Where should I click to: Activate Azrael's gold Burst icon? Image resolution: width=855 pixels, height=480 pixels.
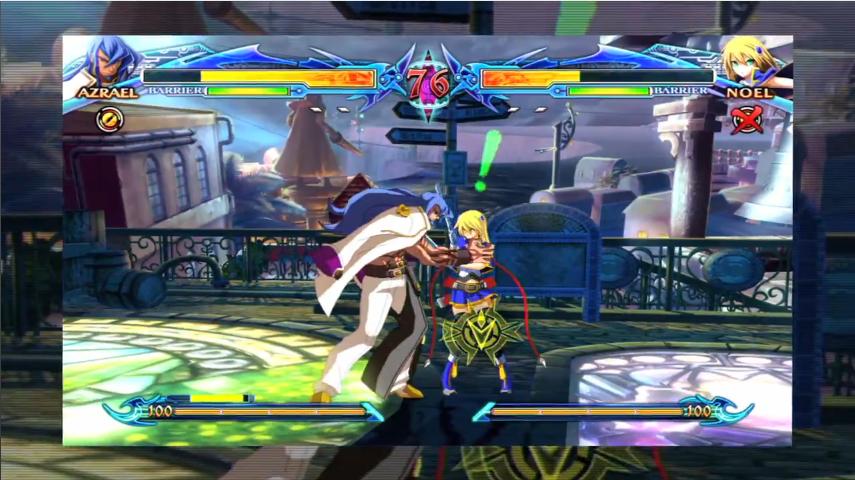(107, 119)
